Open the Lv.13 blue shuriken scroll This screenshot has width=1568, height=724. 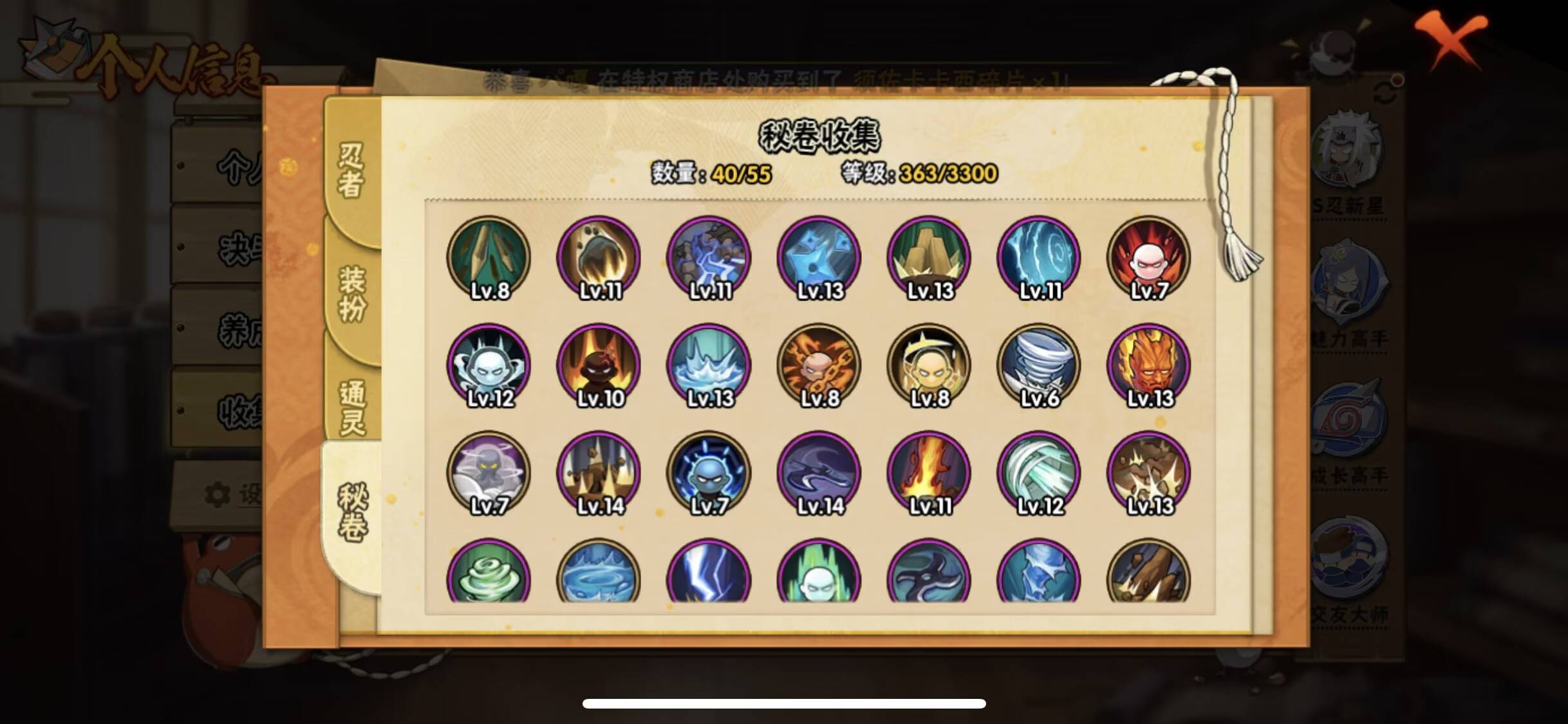[x=818, y=256]
